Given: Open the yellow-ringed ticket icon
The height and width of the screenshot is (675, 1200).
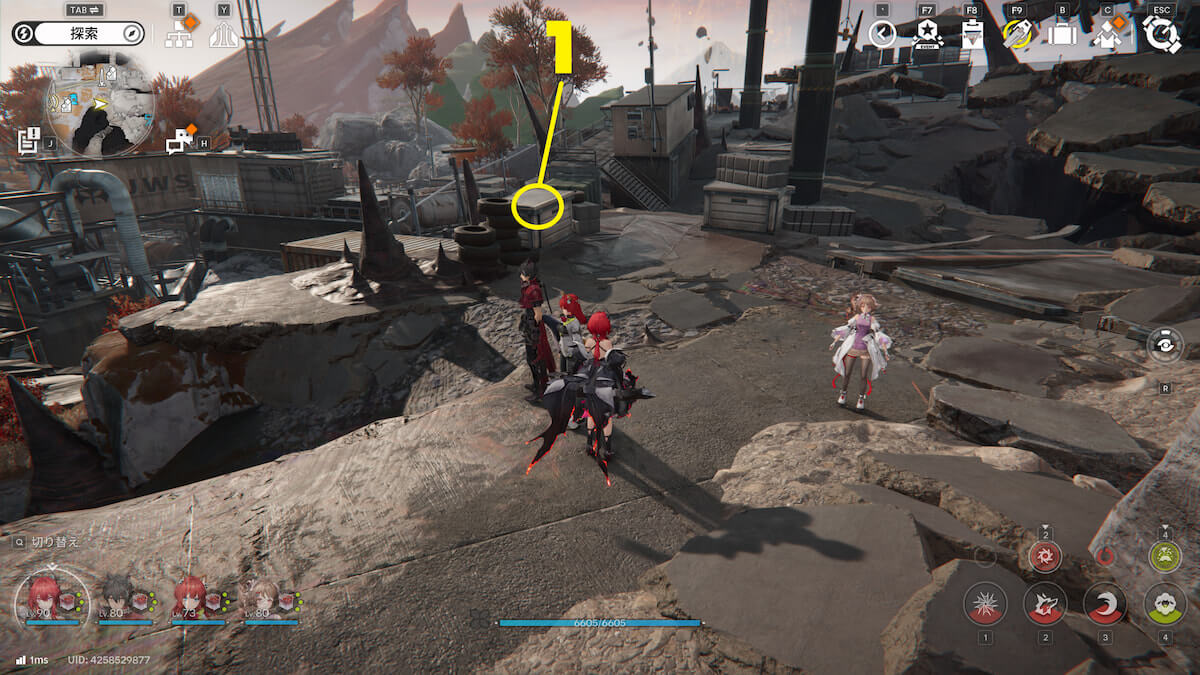Looking at the screenshot, I should 1017,34.
